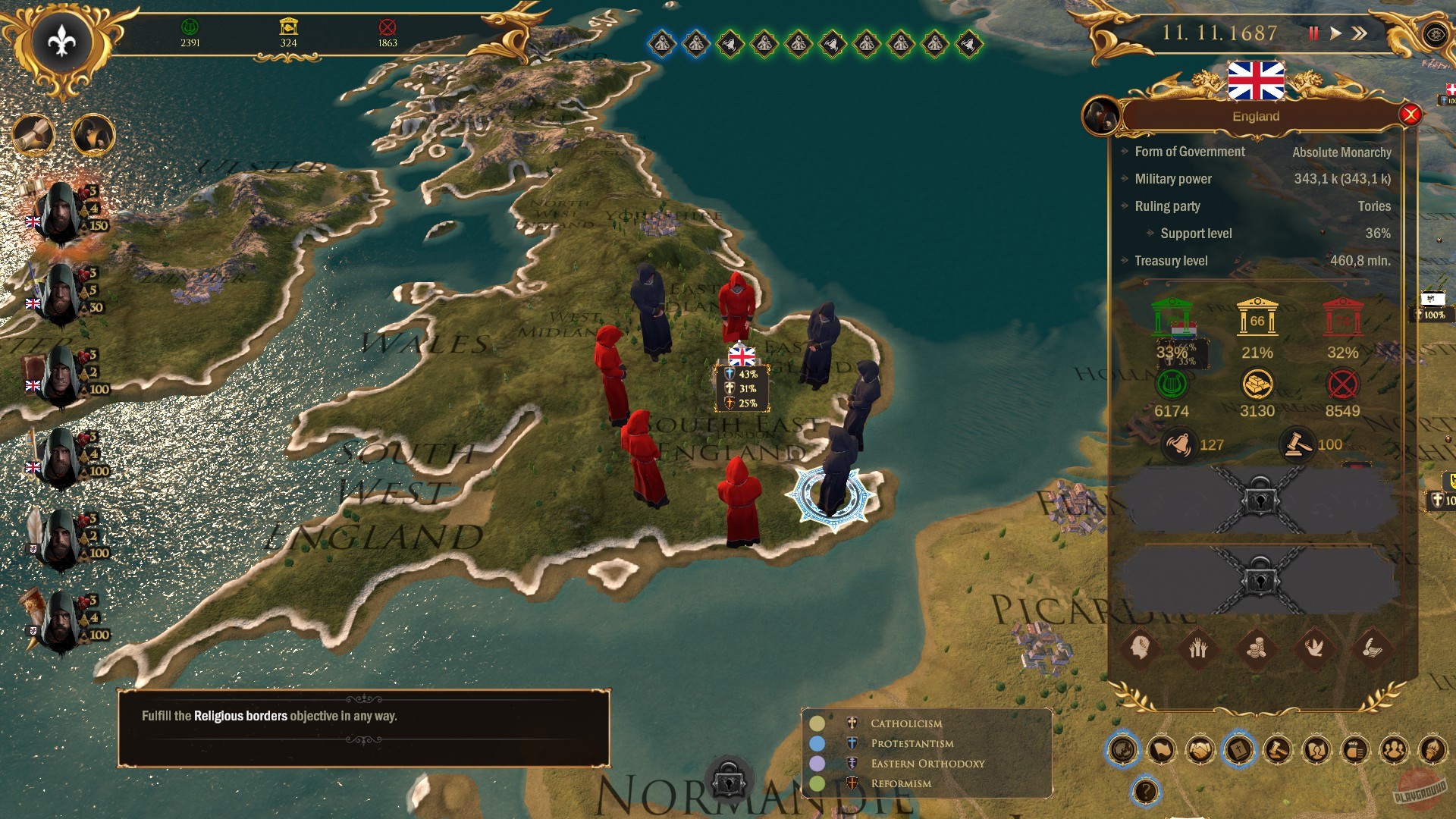Select the agent portrait showing 150
This screenshot has height=819, width=1456.
tap(61, 212)
